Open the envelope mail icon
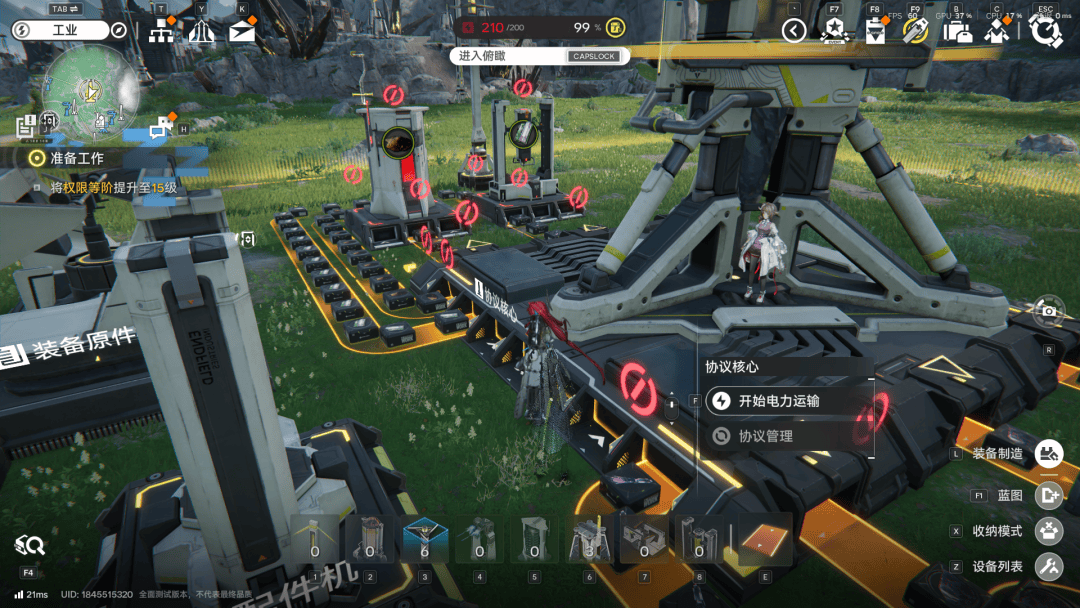Image resolution: width=1080 pixels, height=608 pixels. click(x=242, y=31)
